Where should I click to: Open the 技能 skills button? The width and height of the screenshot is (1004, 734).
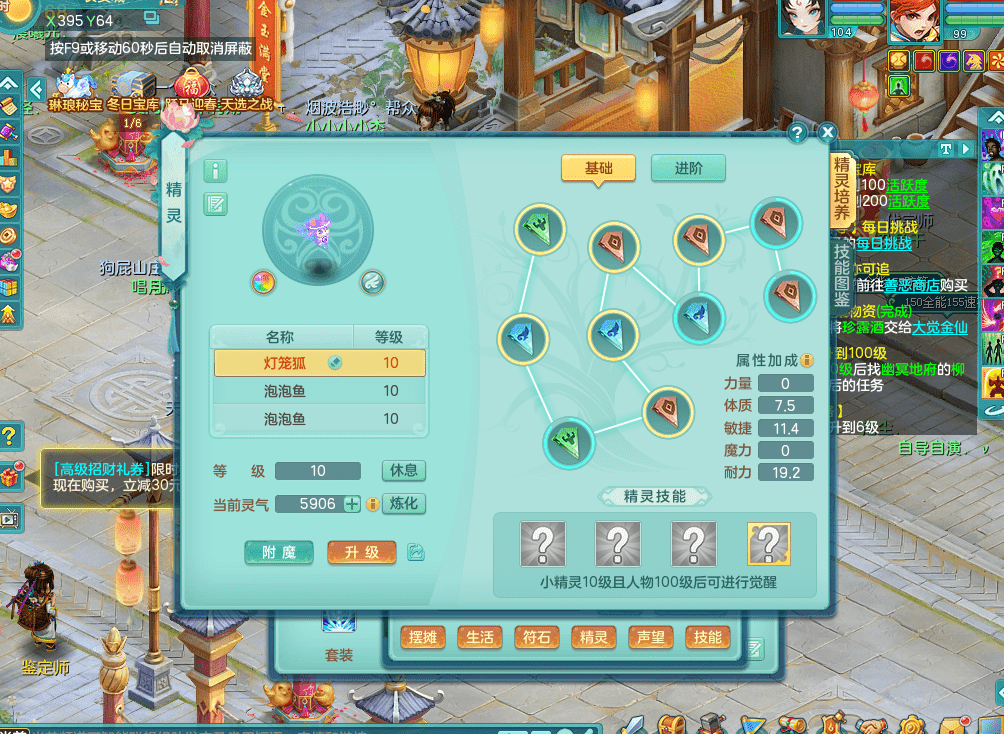707,637
